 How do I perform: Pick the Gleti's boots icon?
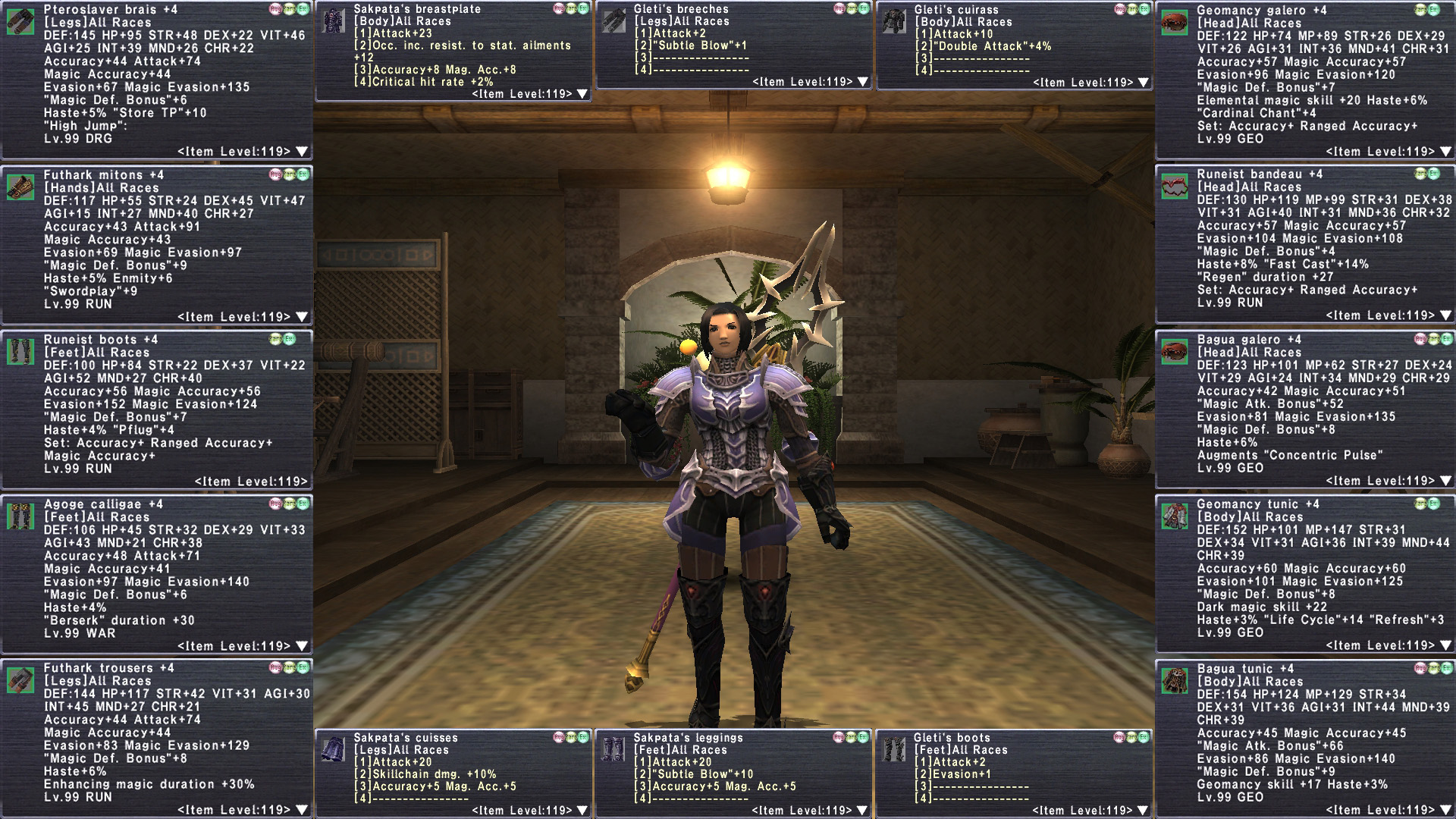click(x=894, y=749)
